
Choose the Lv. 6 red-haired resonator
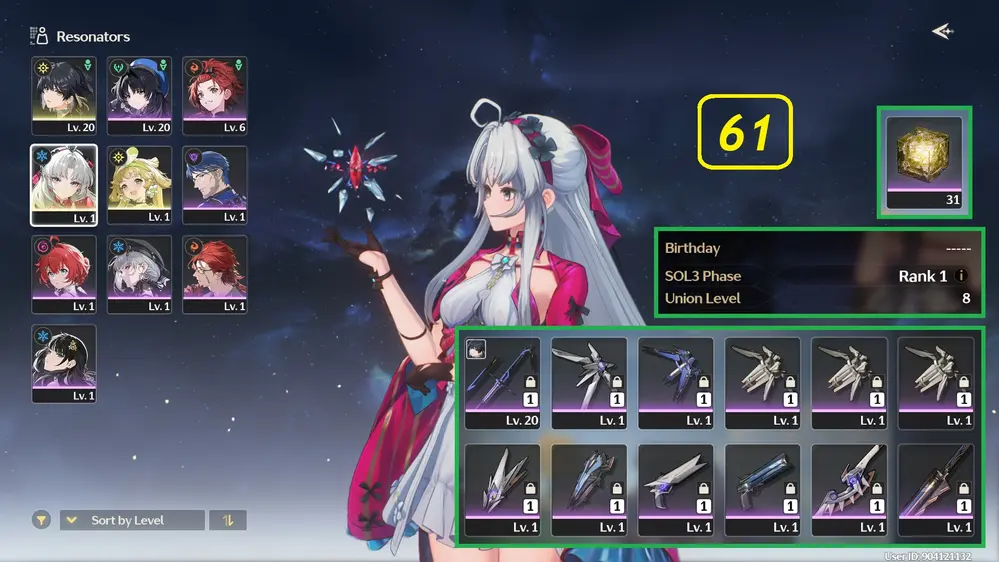[214, 95]
